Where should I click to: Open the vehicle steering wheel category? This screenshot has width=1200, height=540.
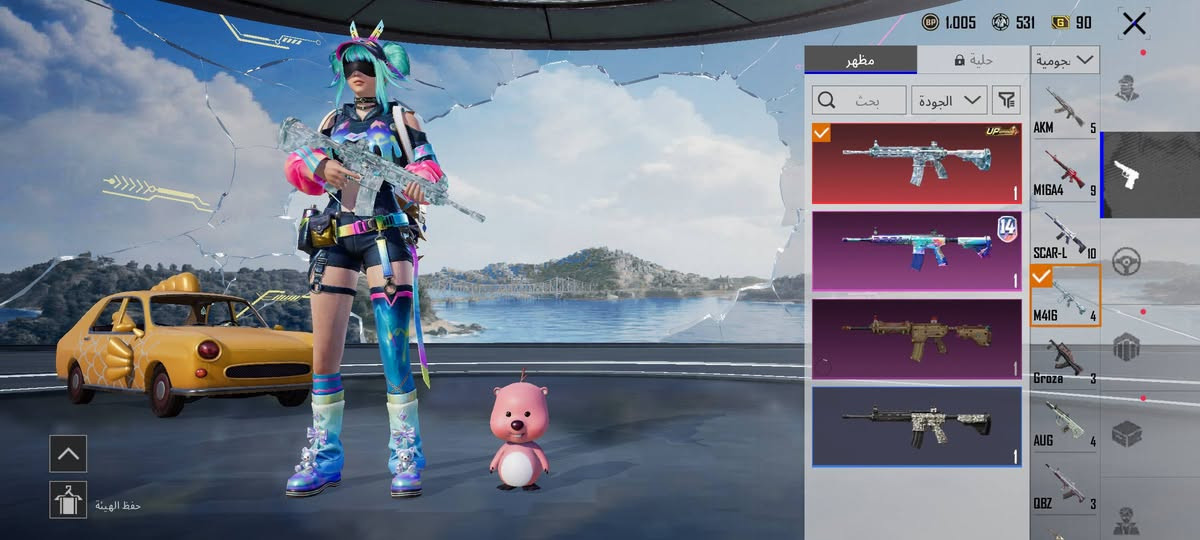pyautogui.click(x=1127, y=260)
